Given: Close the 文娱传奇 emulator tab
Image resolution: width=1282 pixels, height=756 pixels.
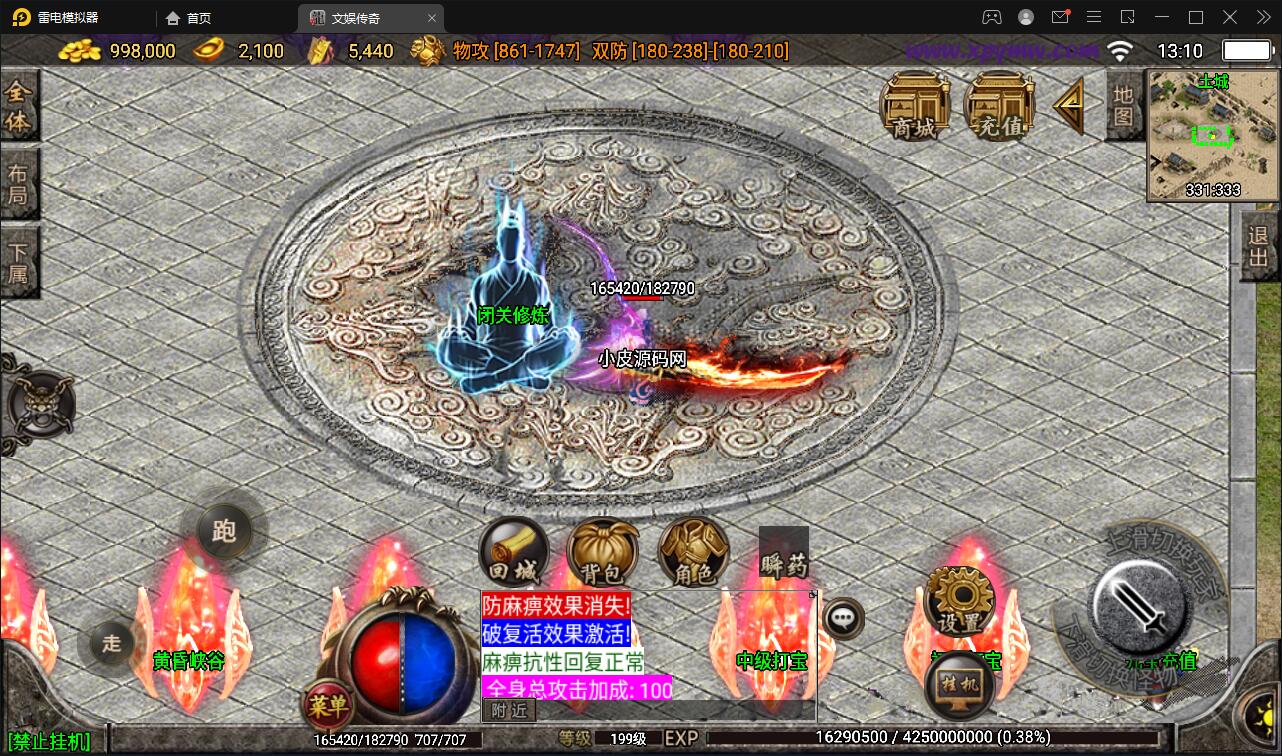Looking at the screenshot, I should pos(432,18).
